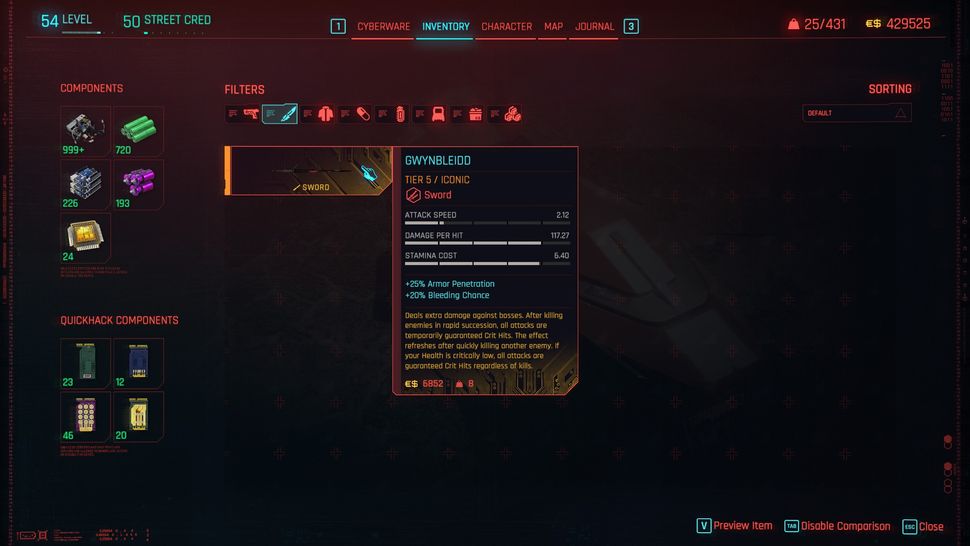Open the Cyberware tab
The image size is (970, 546).
pyautogui.click(x=384, y=27)
